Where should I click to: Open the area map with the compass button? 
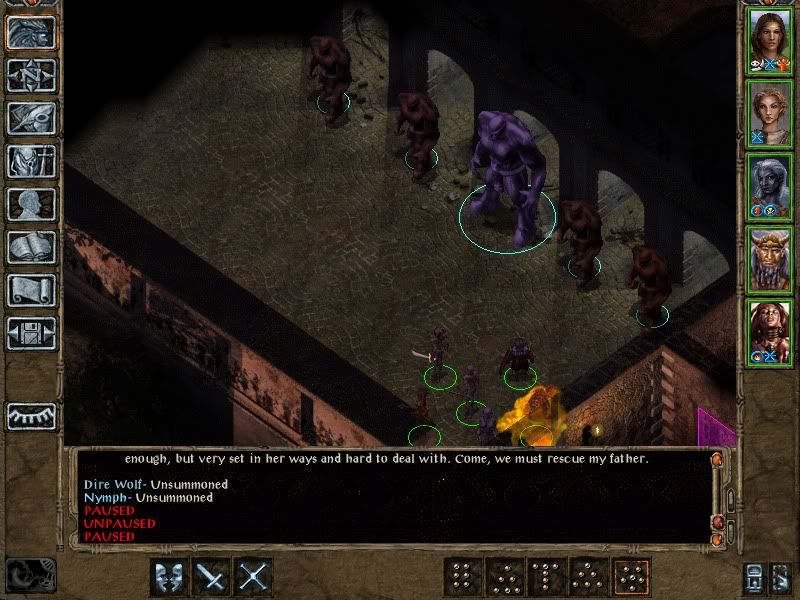[31, 75]
